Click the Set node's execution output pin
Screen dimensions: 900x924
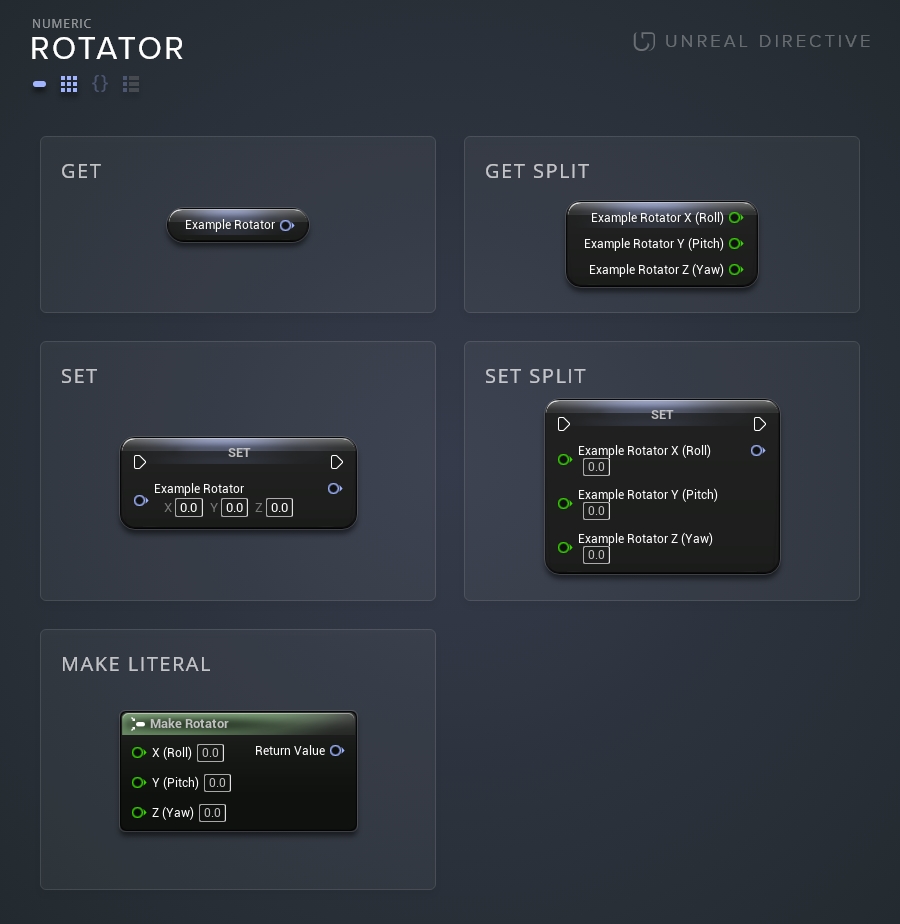coord(337,462)
